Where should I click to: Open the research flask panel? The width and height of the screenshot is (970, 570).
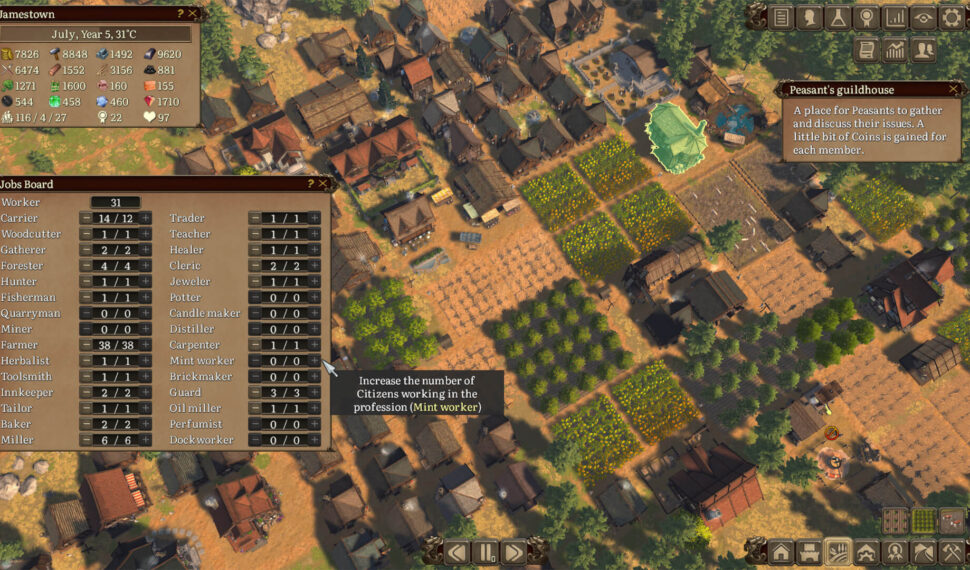coord(837,17)
